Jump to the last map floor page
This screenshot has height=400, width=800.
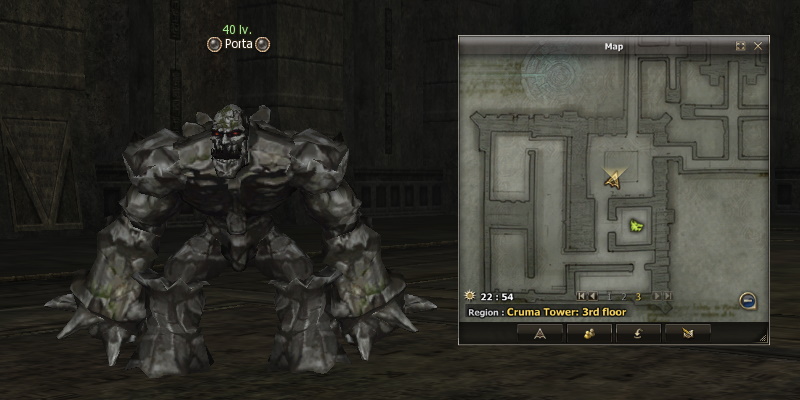(x=666, y=296)
